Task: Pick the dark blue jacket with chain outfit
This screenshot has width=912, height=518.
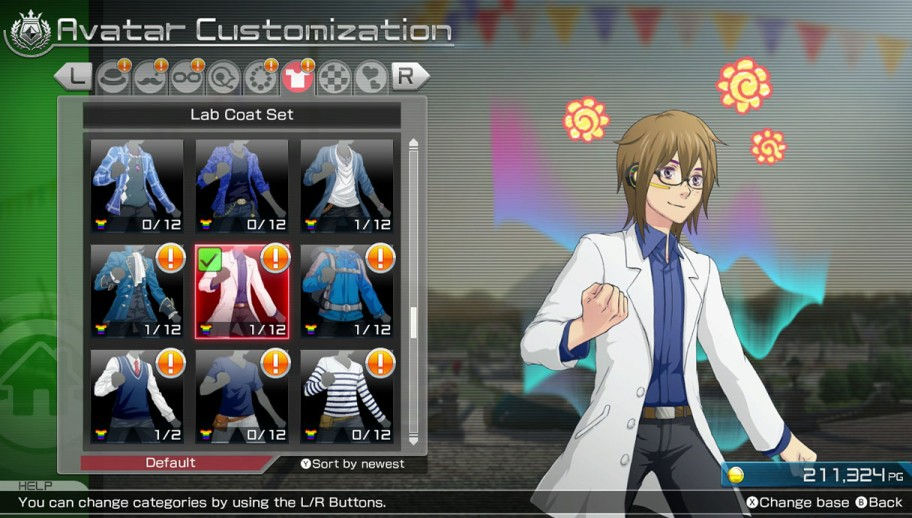Action: pos(242,186)
